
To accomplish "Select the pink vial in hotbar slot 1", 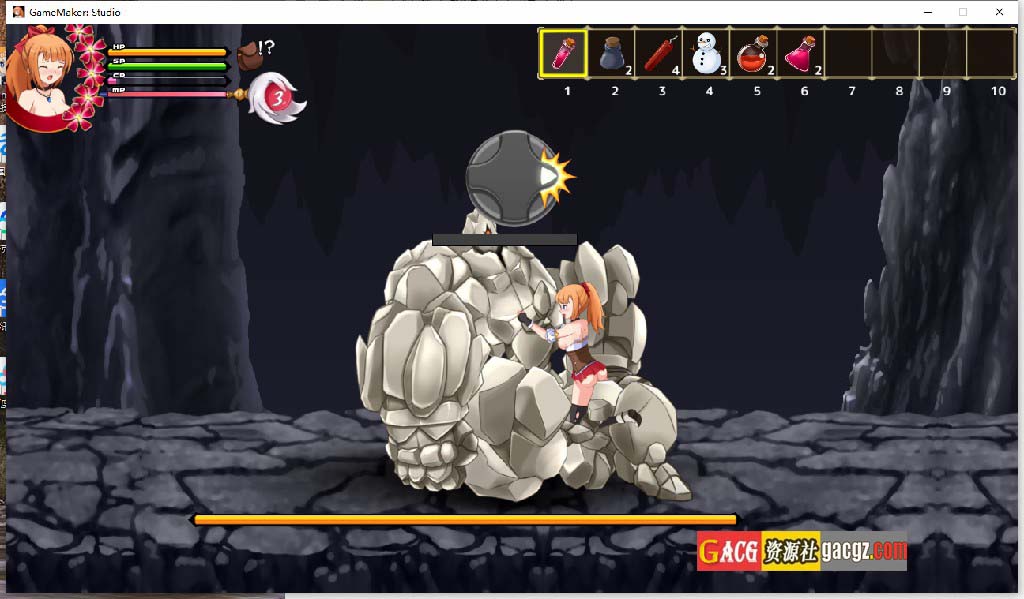I will (x=564, y=53).
